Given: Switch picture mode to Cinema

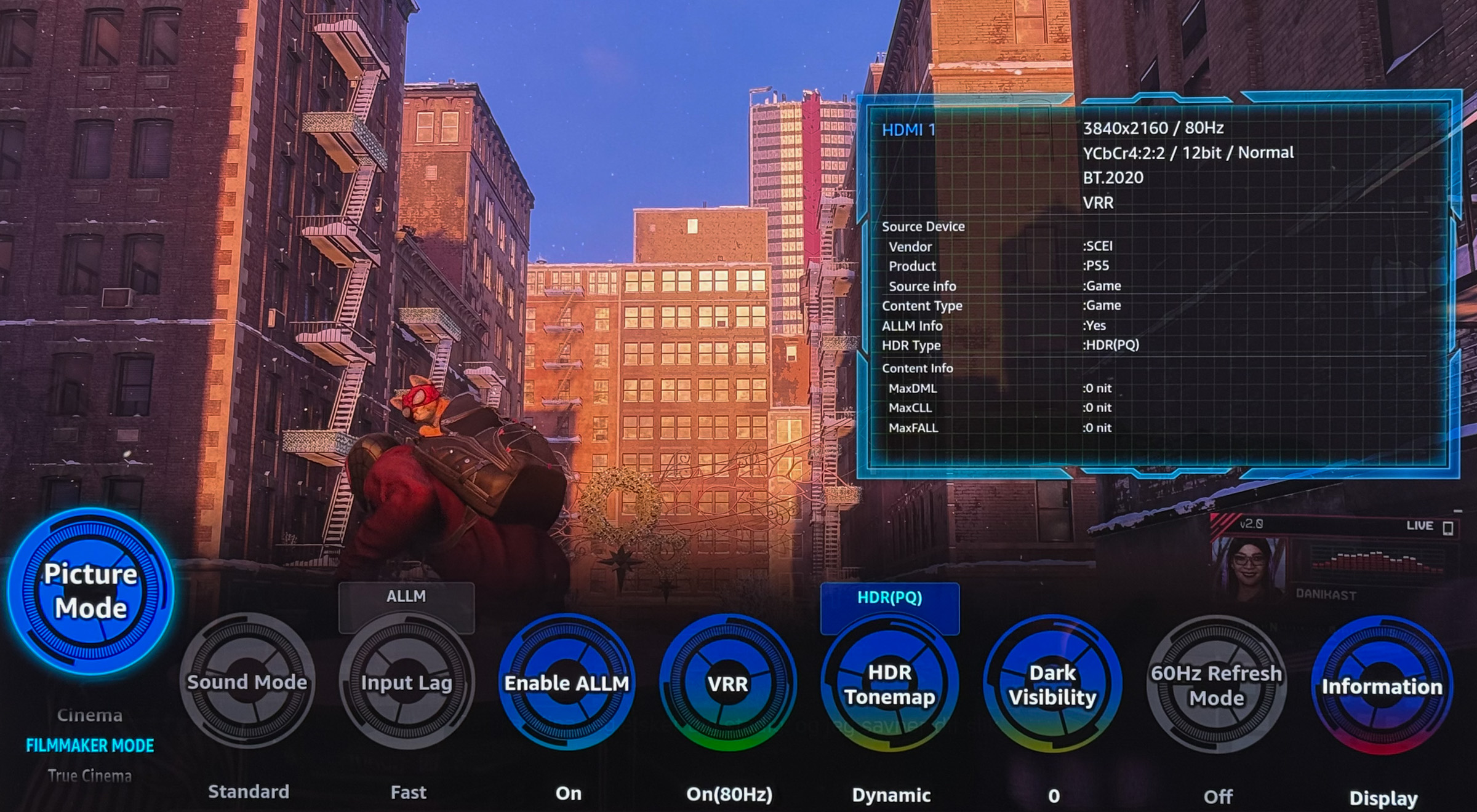Looking at the screenshot, I should [x=90, y=715].
